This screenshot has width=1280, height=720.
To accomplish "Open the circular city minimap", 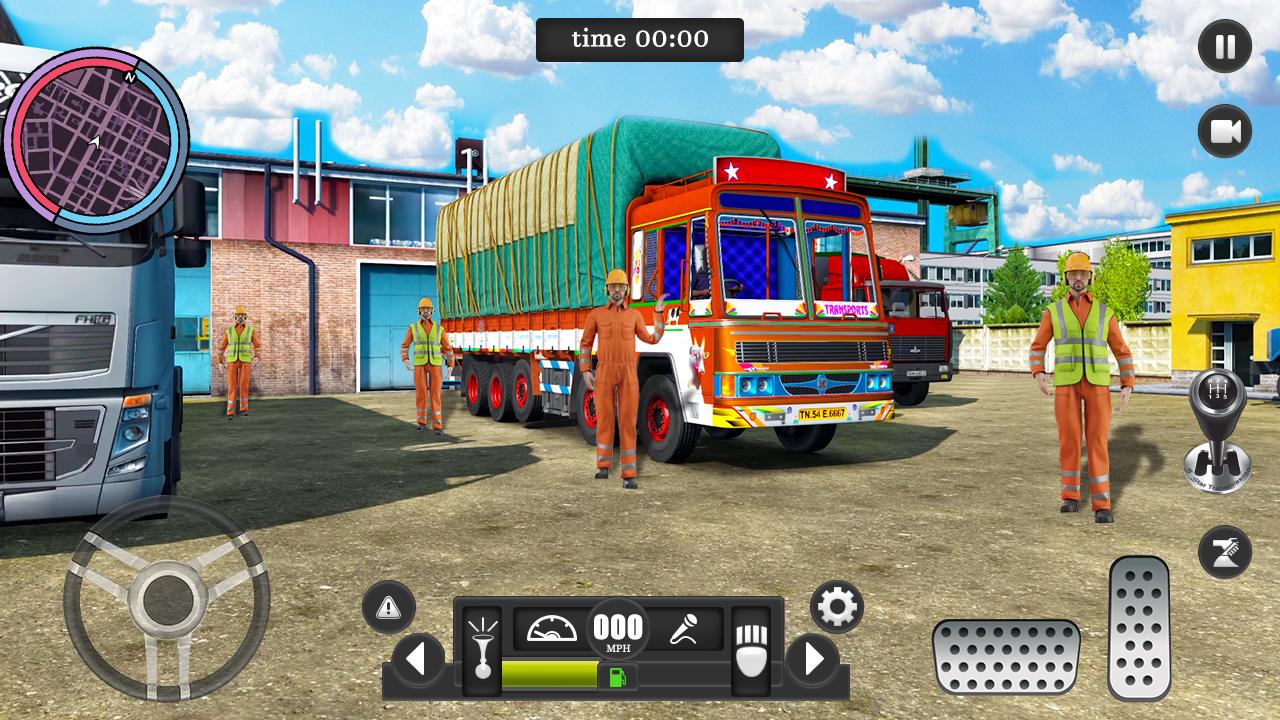I will click(96, 139).
